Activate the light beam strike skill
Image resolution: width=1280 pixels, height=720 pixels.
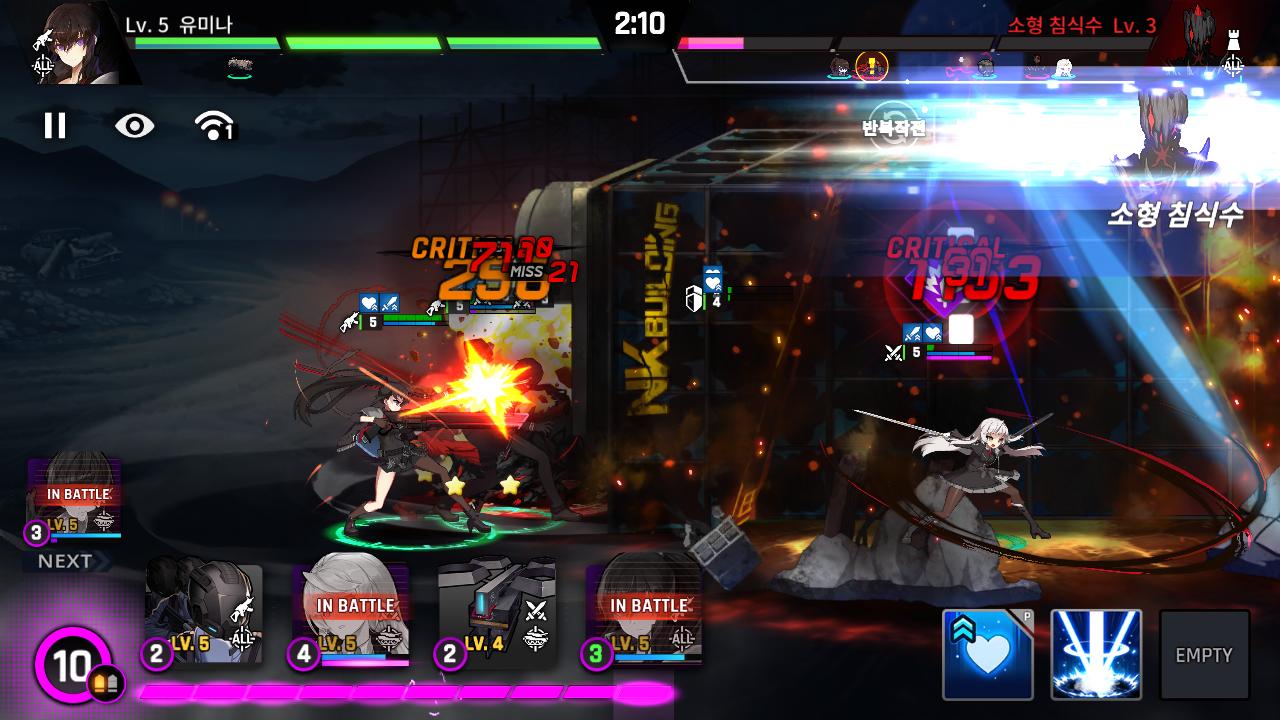click(x=1096, y=655)
